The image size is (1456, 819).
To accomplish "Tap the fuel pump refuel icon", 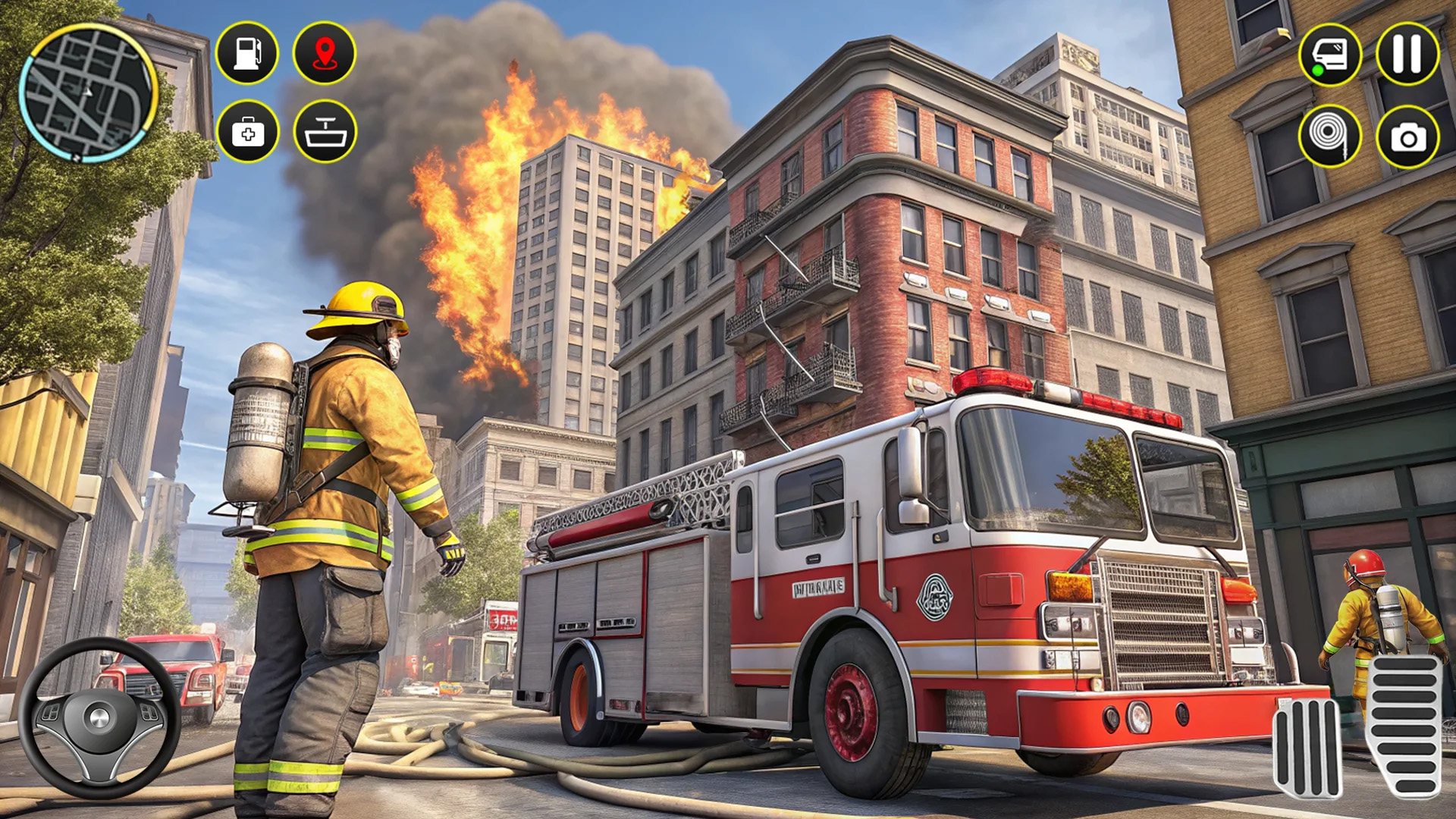I will pos(248,53).
